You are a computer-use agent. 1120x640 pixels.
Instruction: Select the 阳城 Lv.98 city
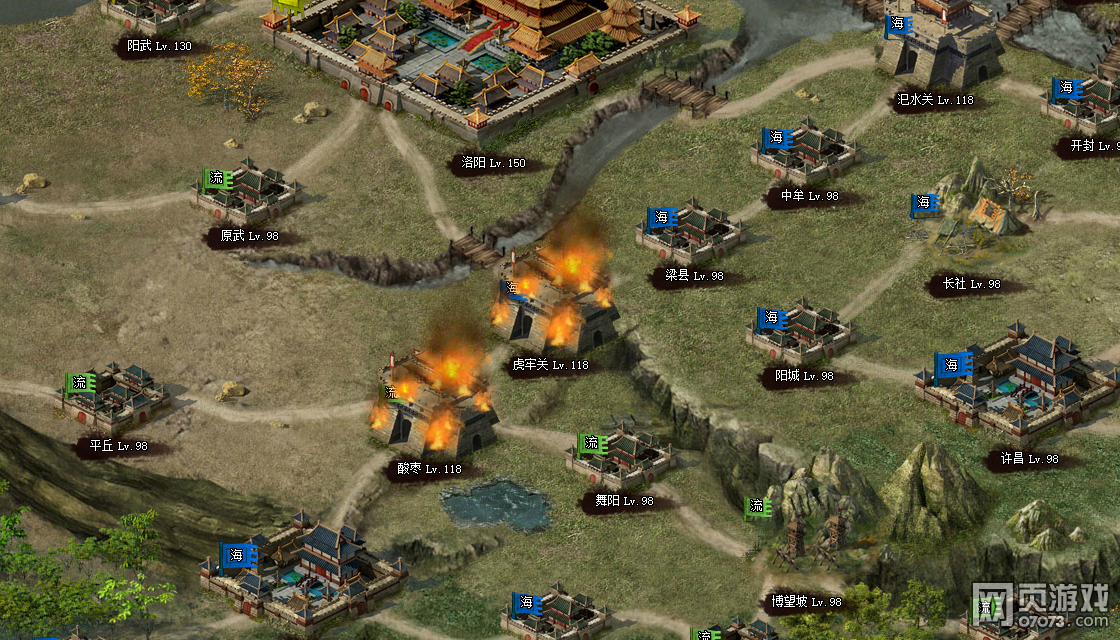click(802, 335)
